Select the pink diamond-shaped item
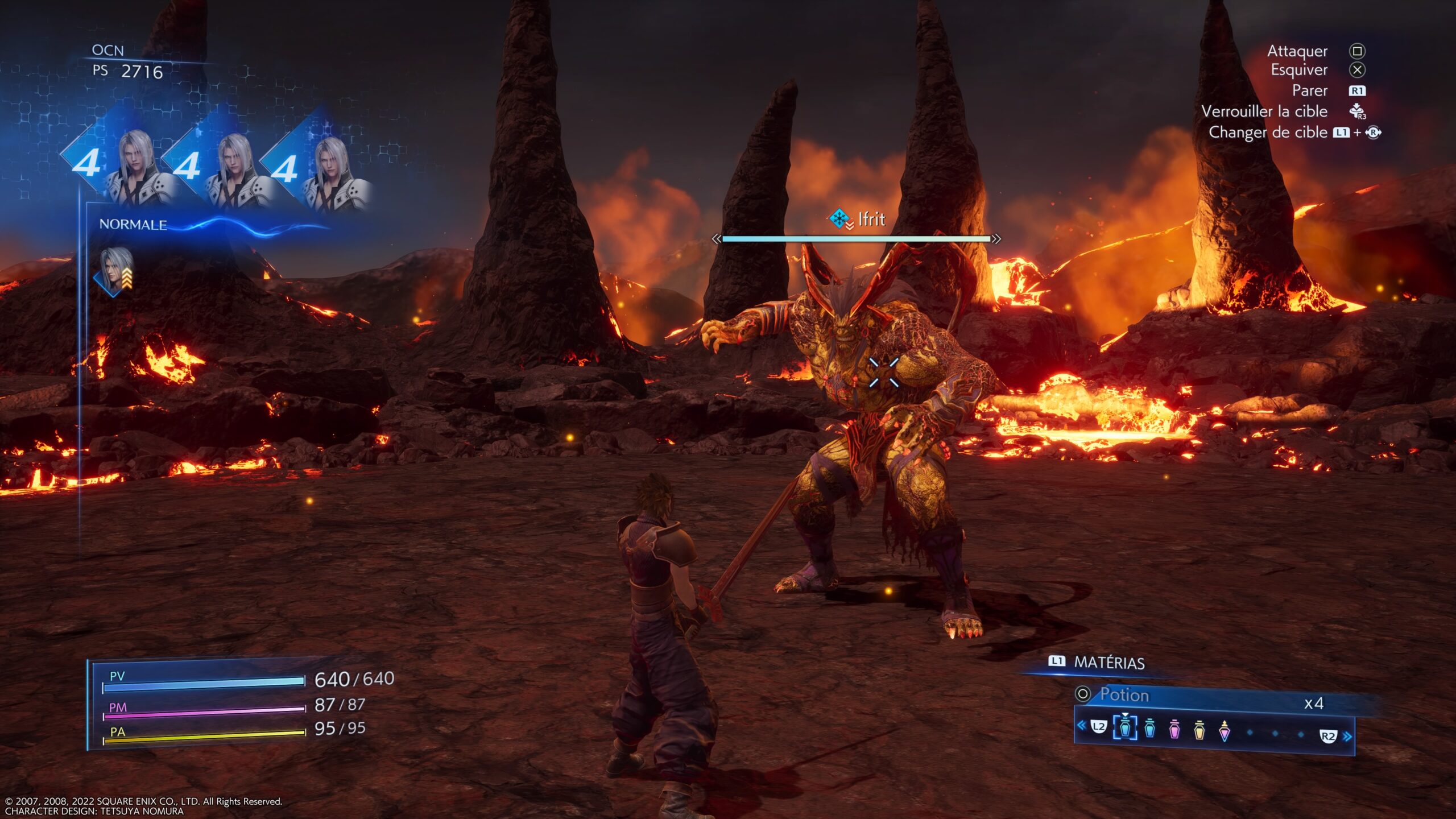This screenshot has width=1456, height=819. [1225, 730]
